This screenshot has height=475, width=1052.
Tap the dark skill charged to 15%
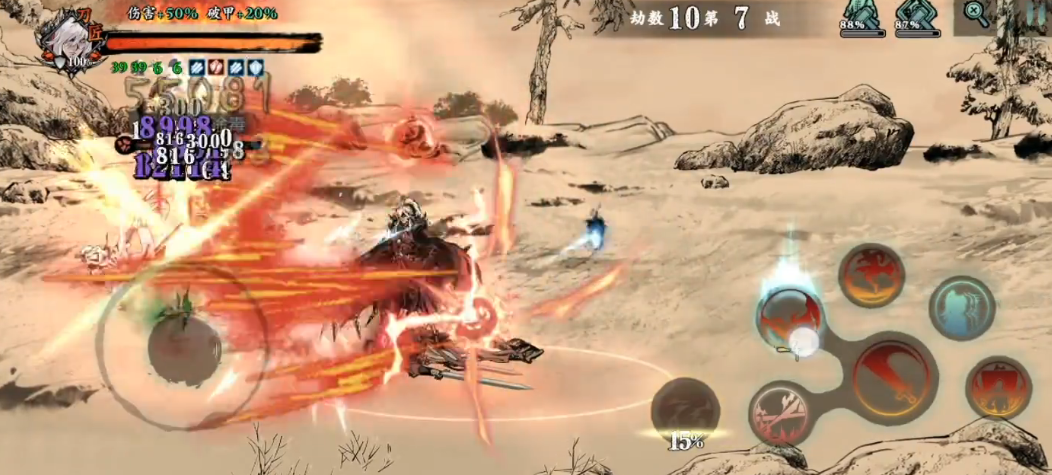pyautogui.click(x=685, y=409)
